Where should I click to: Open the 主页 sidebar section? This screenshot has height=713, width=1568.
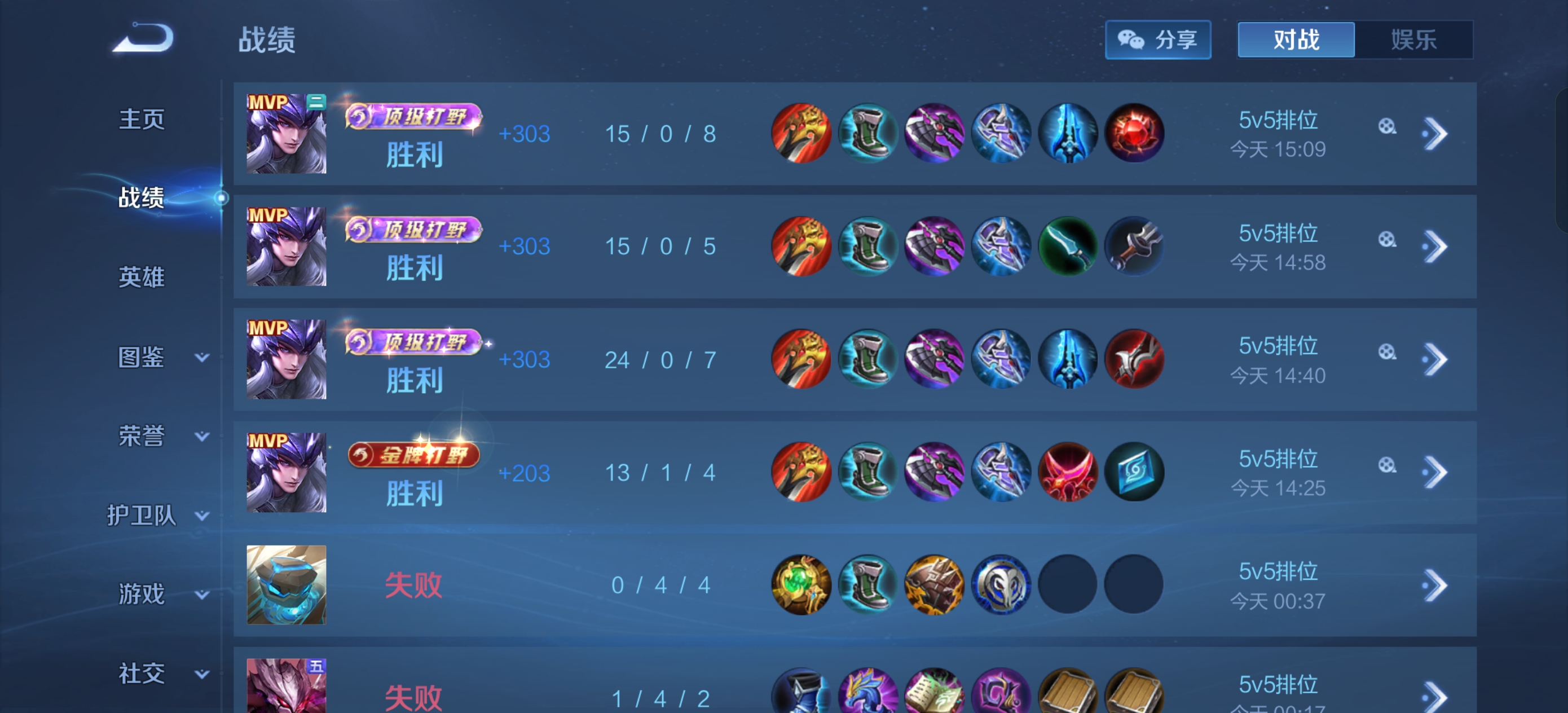coord(141,118)
